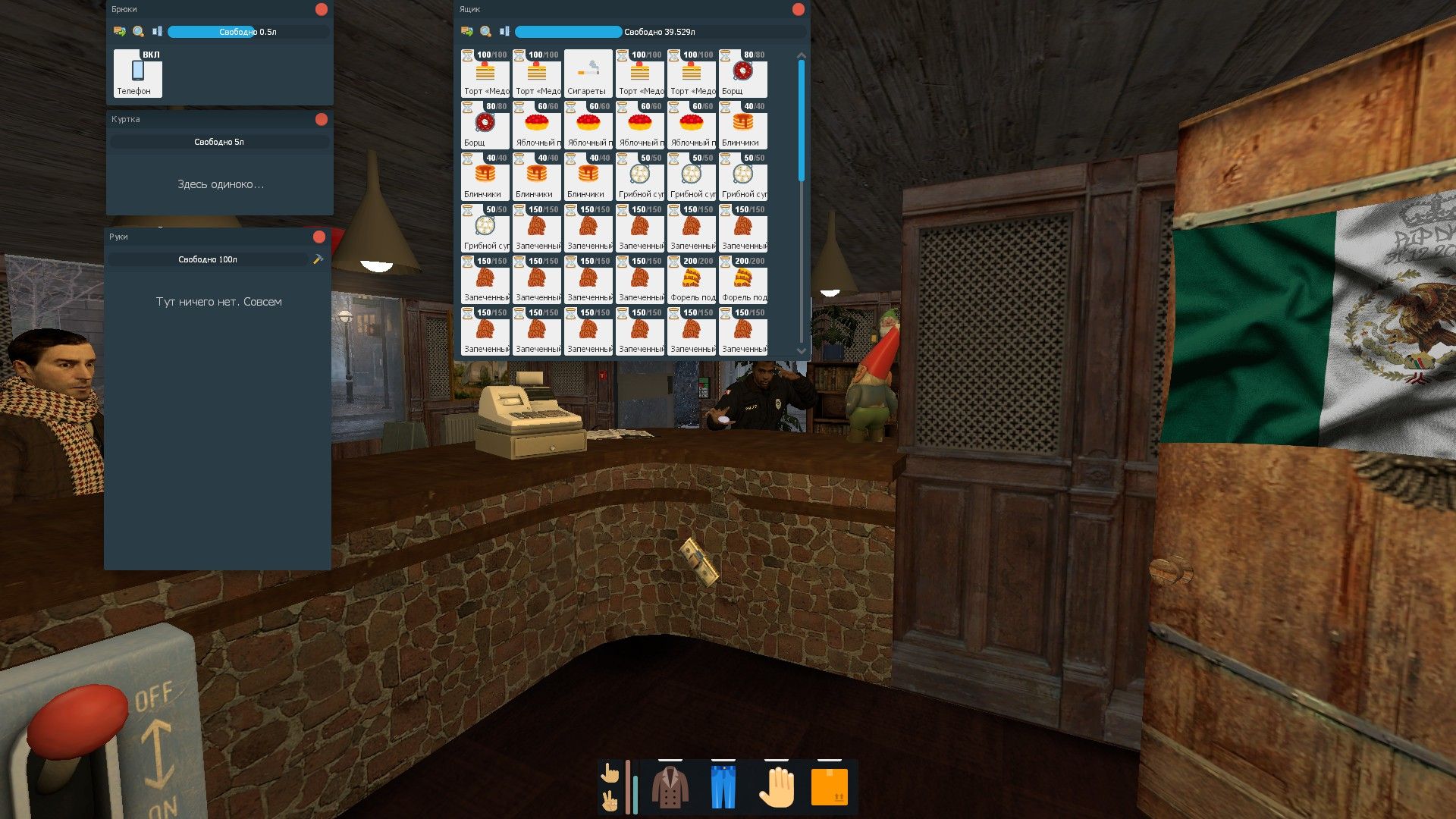Open the blue jeans hotbar slot

[723, 786]
